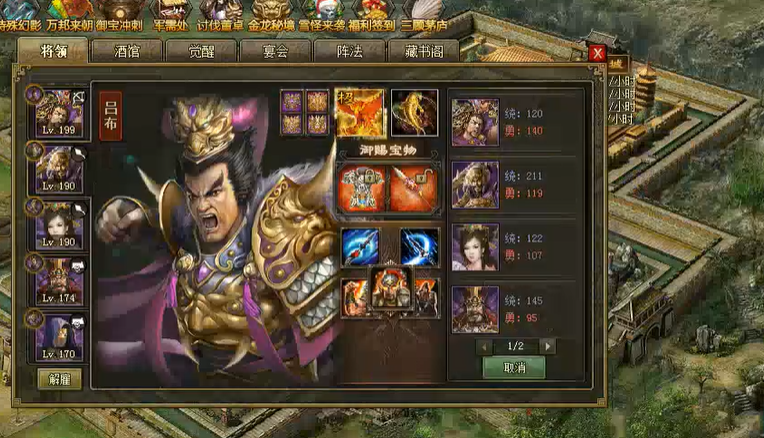Choose the Lv. 174 general portrait

coord(60,281)
